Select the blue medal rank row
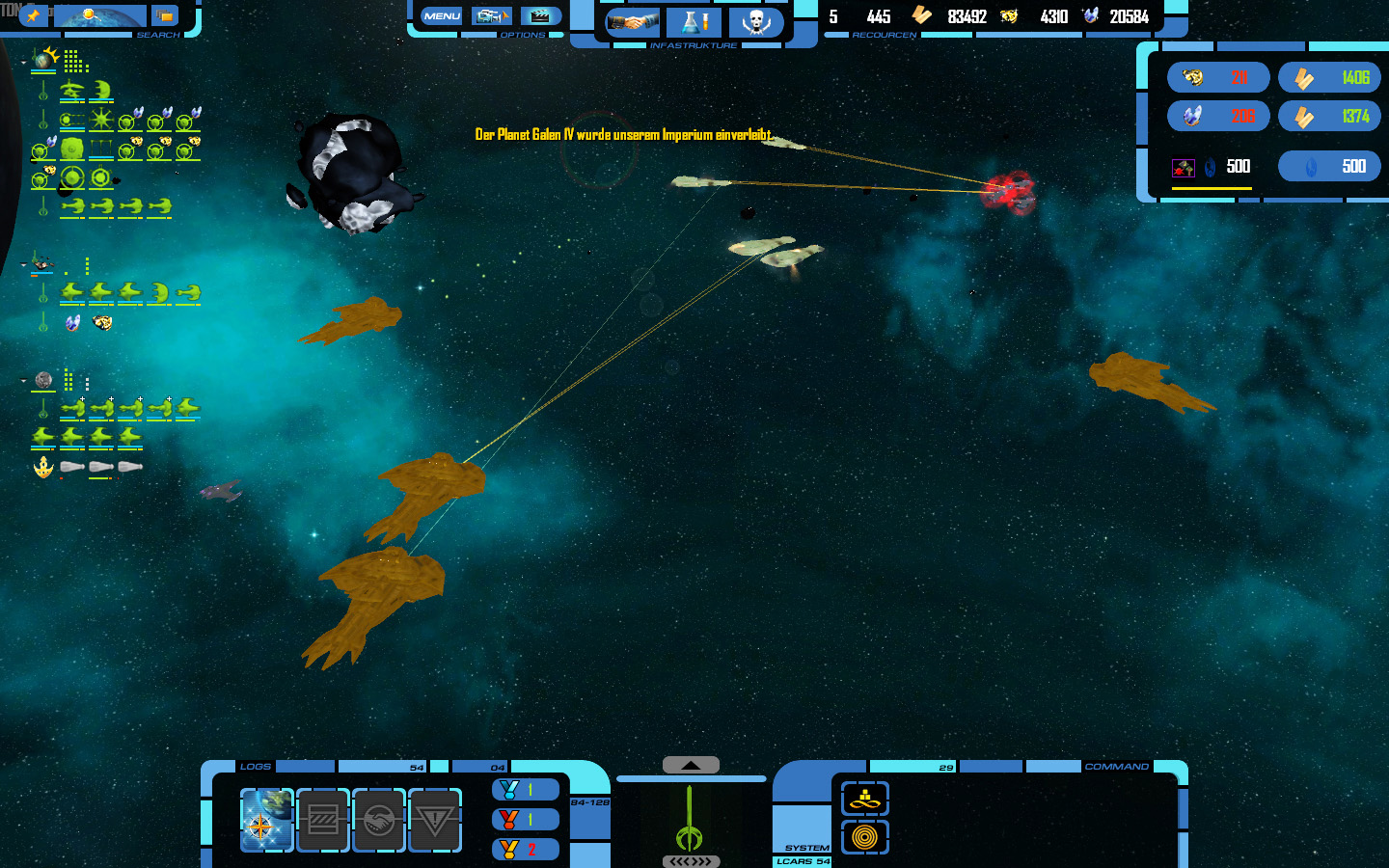1389x868 pixels. click(525, 790)
